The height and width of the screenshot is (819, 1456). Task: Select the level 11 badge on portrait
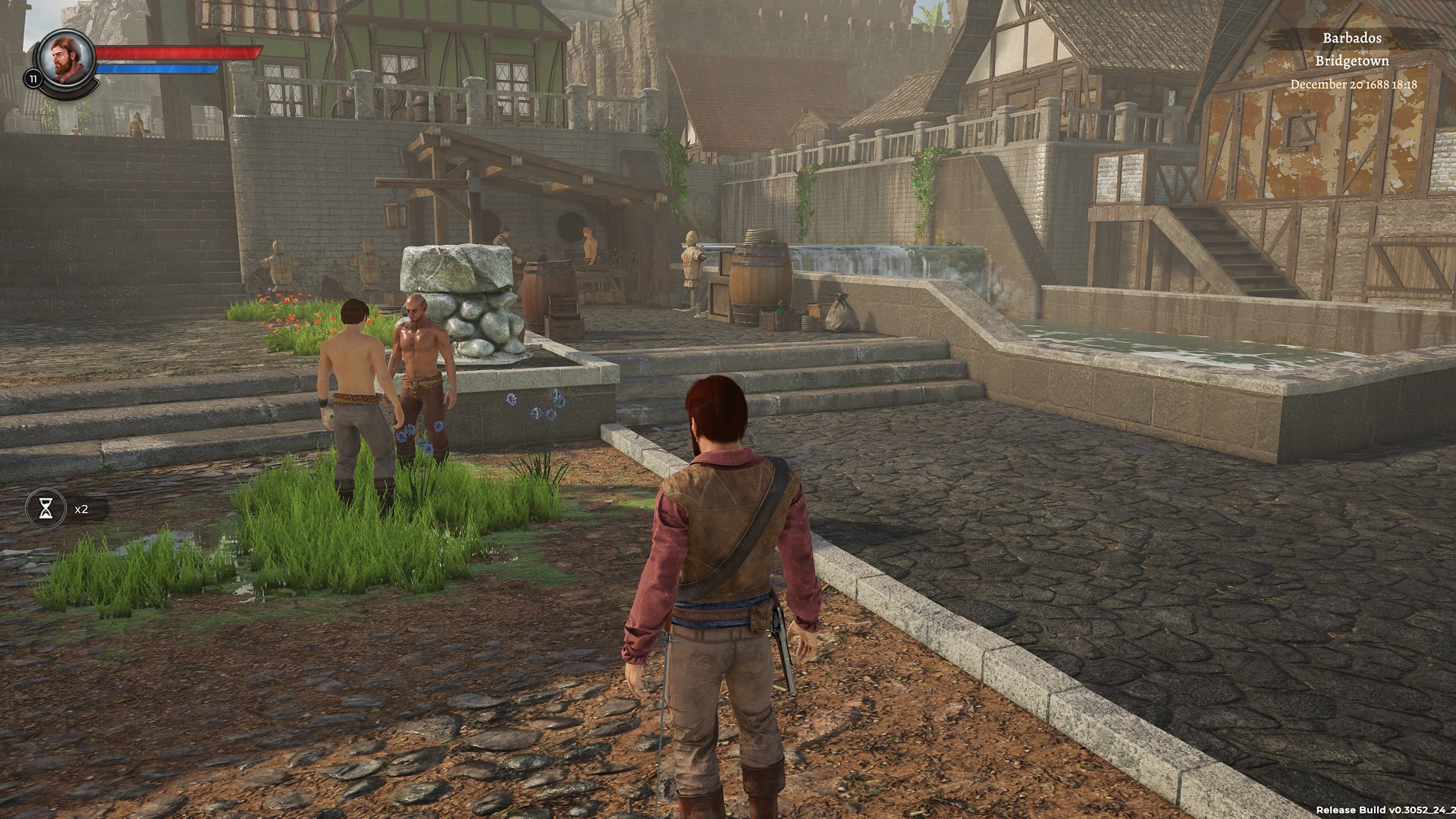(33, 77)
